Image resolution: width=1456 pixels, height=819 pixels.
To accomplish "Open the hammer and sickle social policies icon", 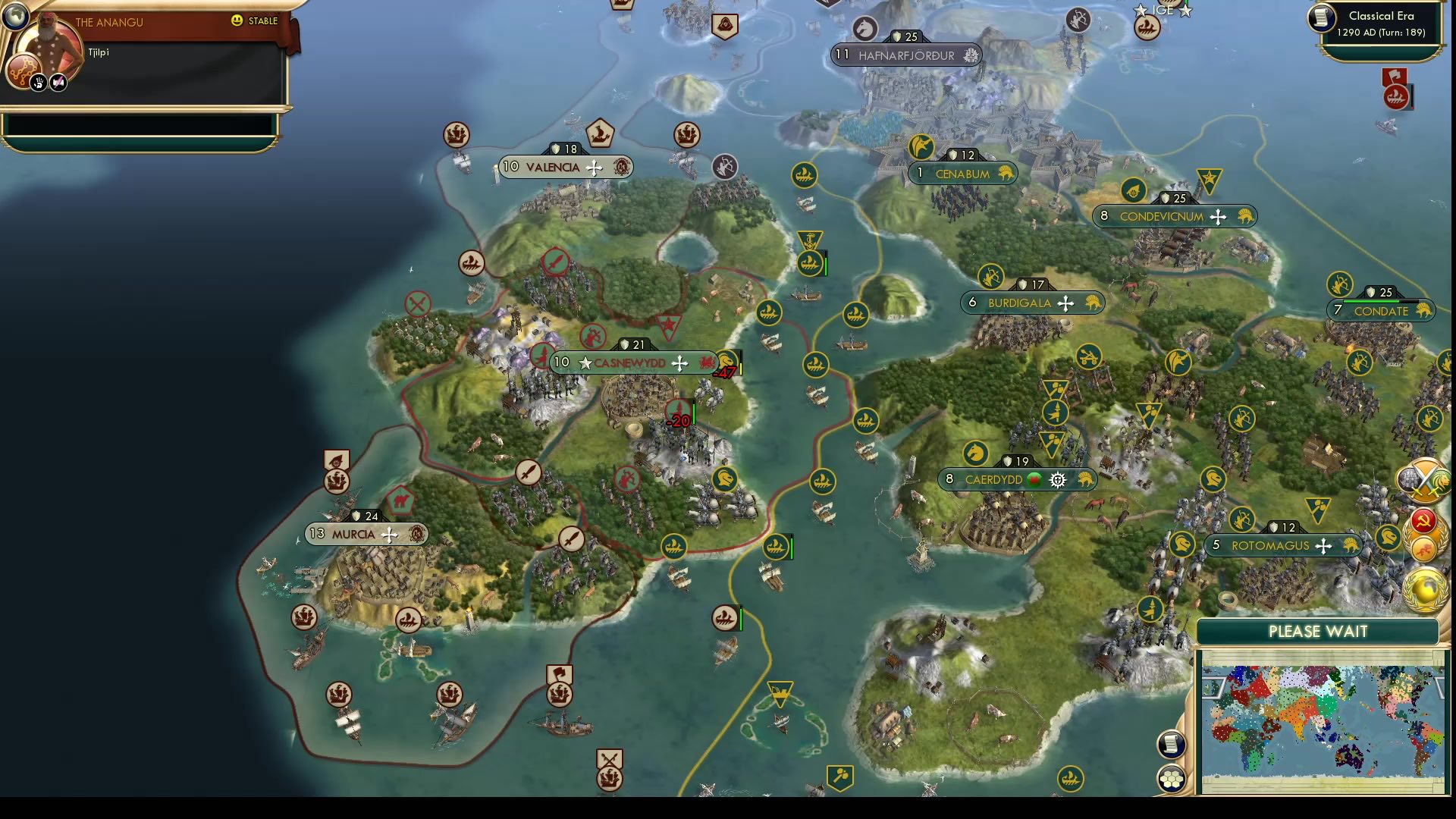I will click(1423, 520).
